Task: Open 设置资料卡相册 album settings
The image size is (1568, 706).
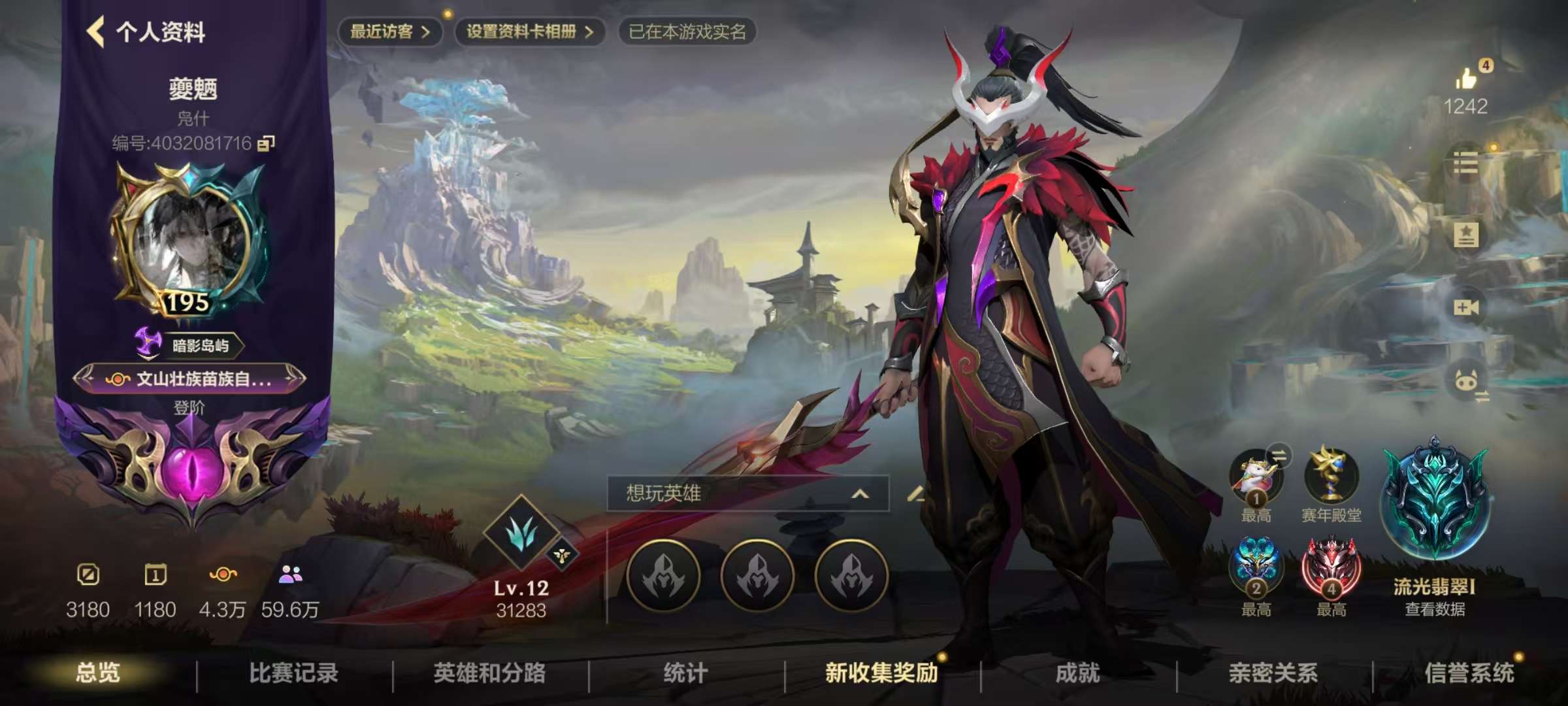Action: [529, 32]
